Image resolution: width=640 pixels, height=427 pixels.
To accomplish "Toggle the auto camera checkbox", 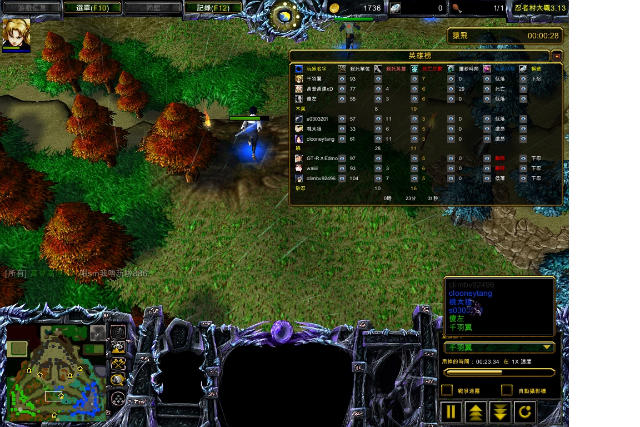I will pos(508,390).
